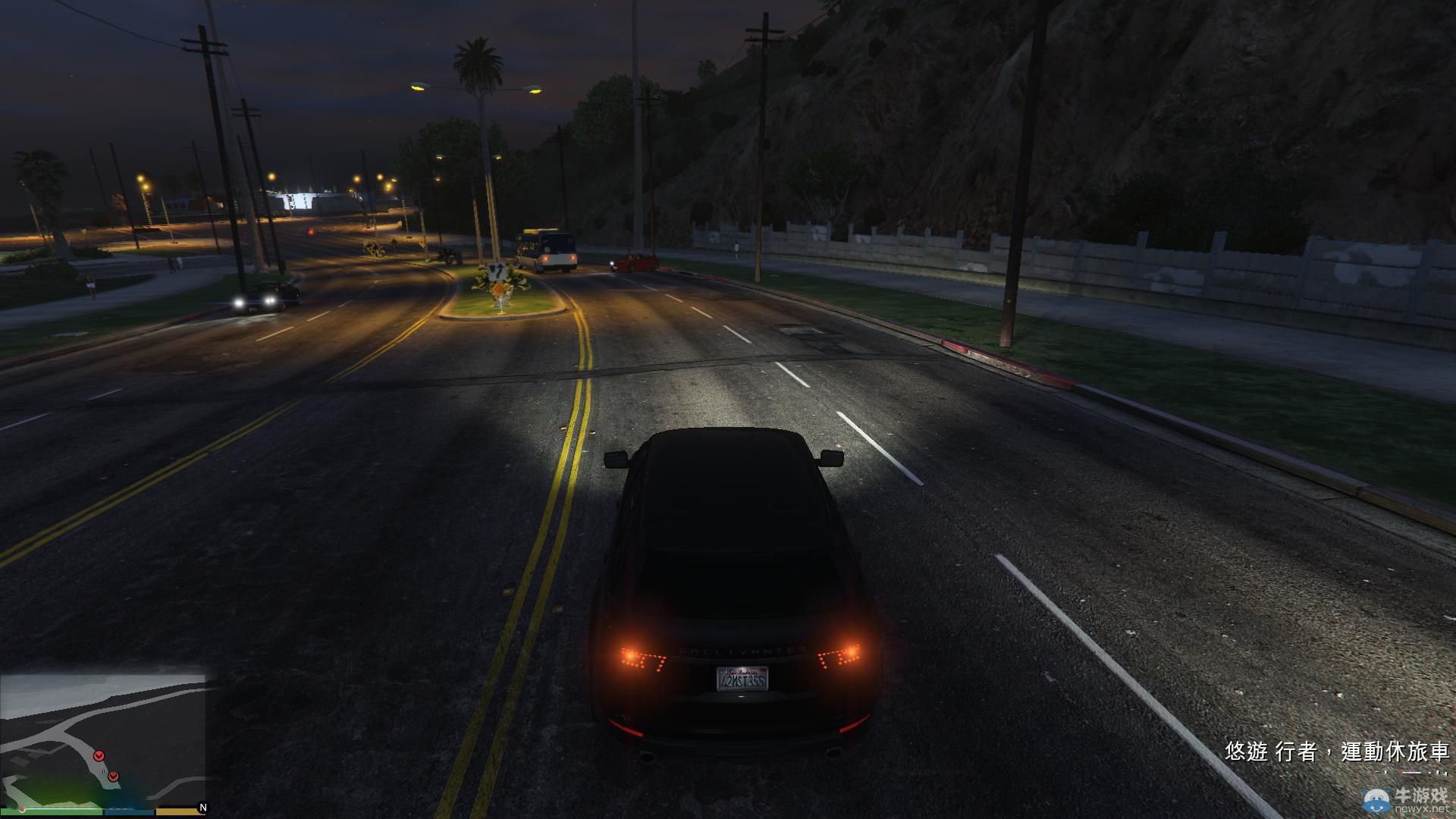Select the white player arrow on the minimap
The image size is (1456, 819).
click(x=103, y=771)
